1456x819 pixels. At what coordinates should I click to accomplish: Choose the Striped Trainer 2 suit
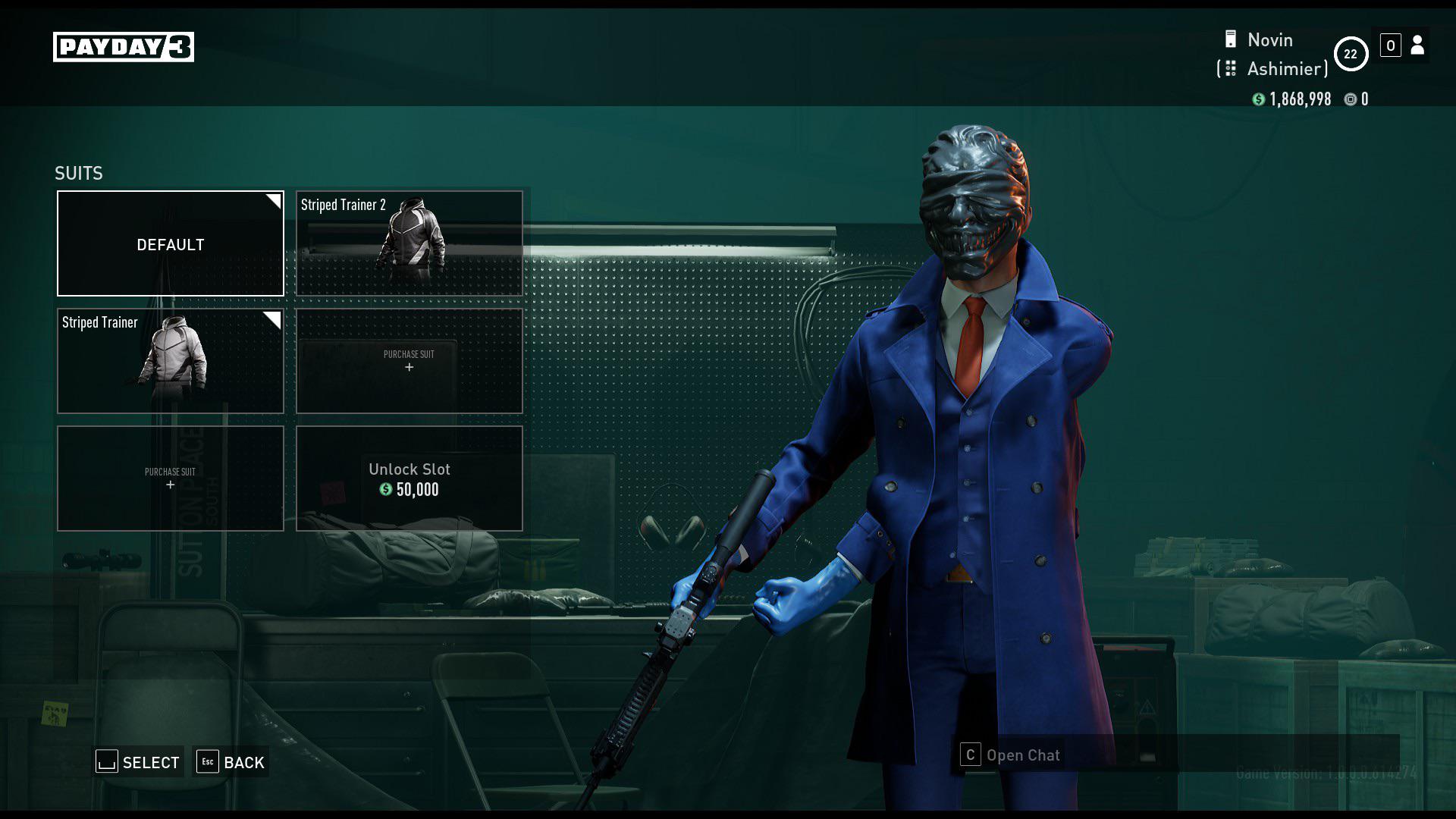pyautogui.click(x=409, y=243)
